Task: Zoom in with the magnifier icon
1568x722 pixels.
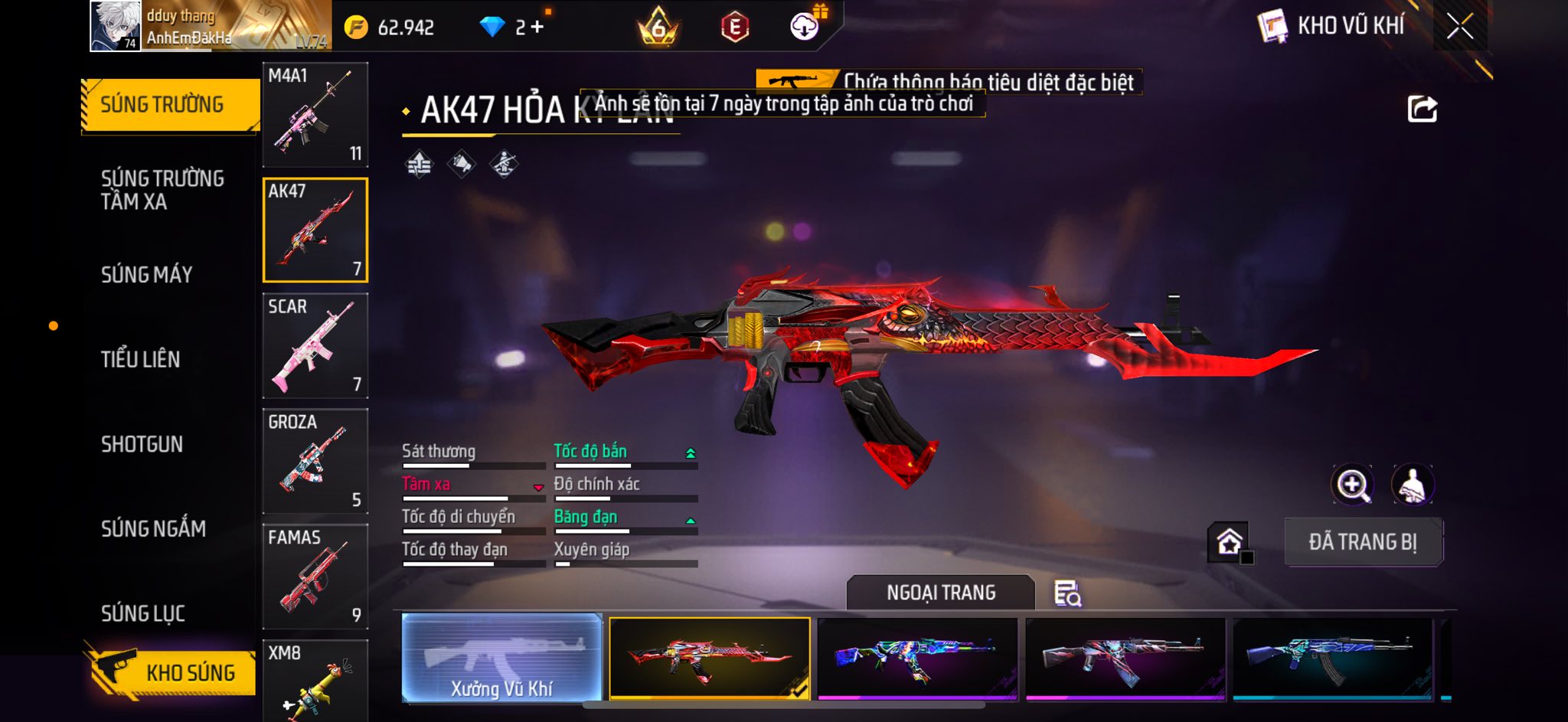Action: (x=1352, y=485)
